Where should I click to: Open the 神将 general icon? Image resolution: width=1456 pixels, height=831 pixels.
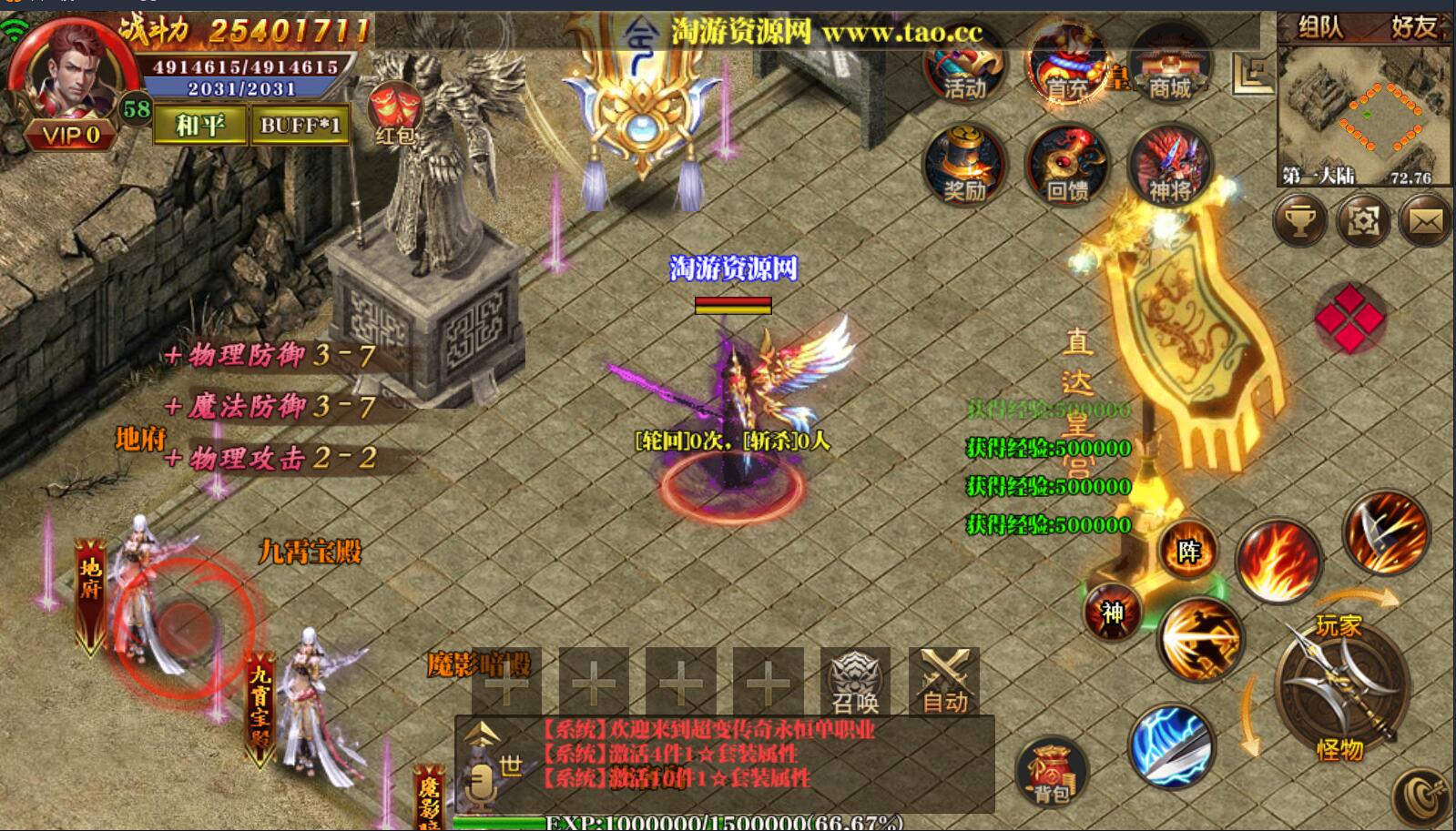(1170, 166)
